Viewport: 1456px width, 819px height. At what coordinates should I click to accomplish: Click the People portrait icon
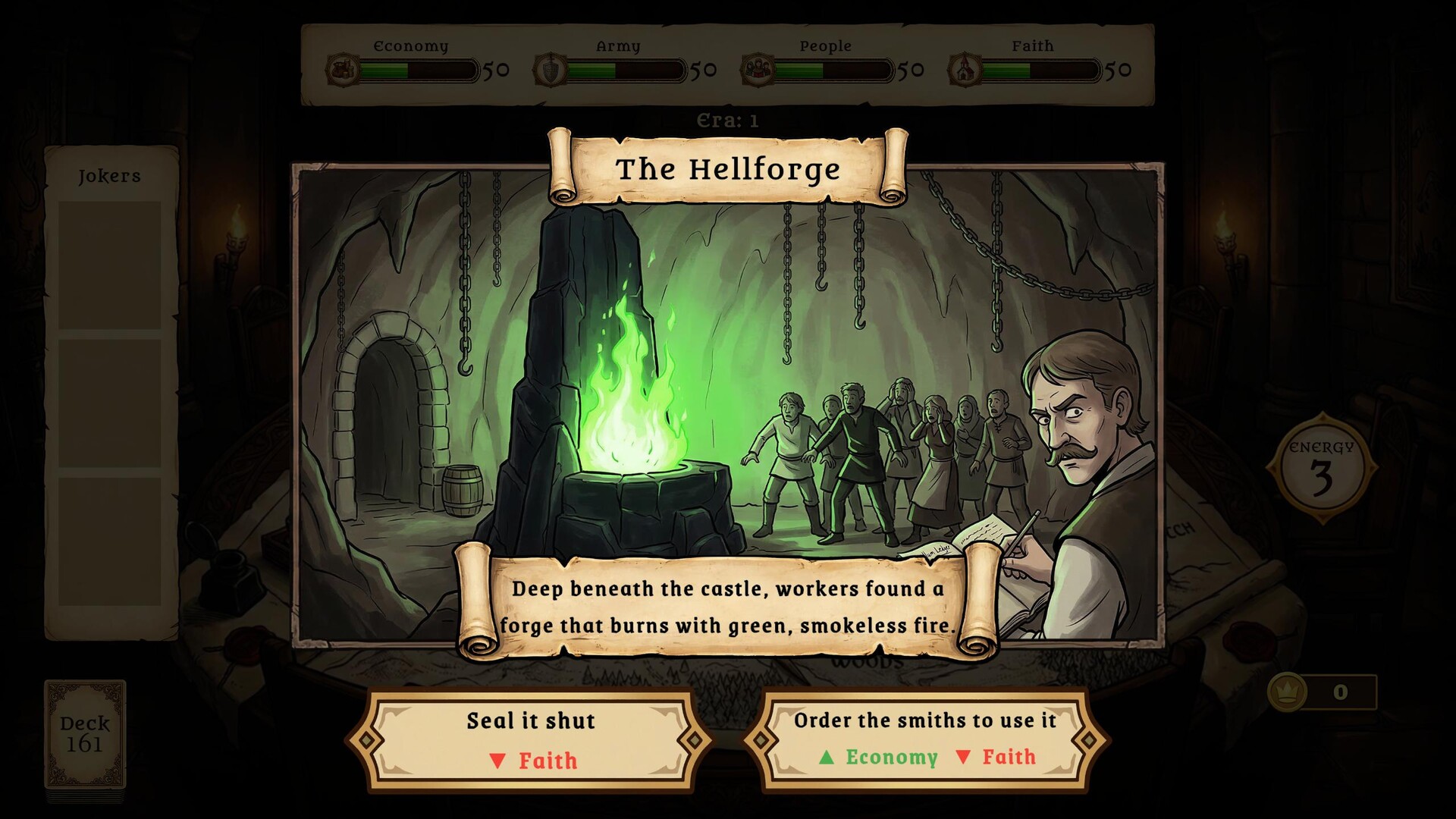[x=758, y=71]
